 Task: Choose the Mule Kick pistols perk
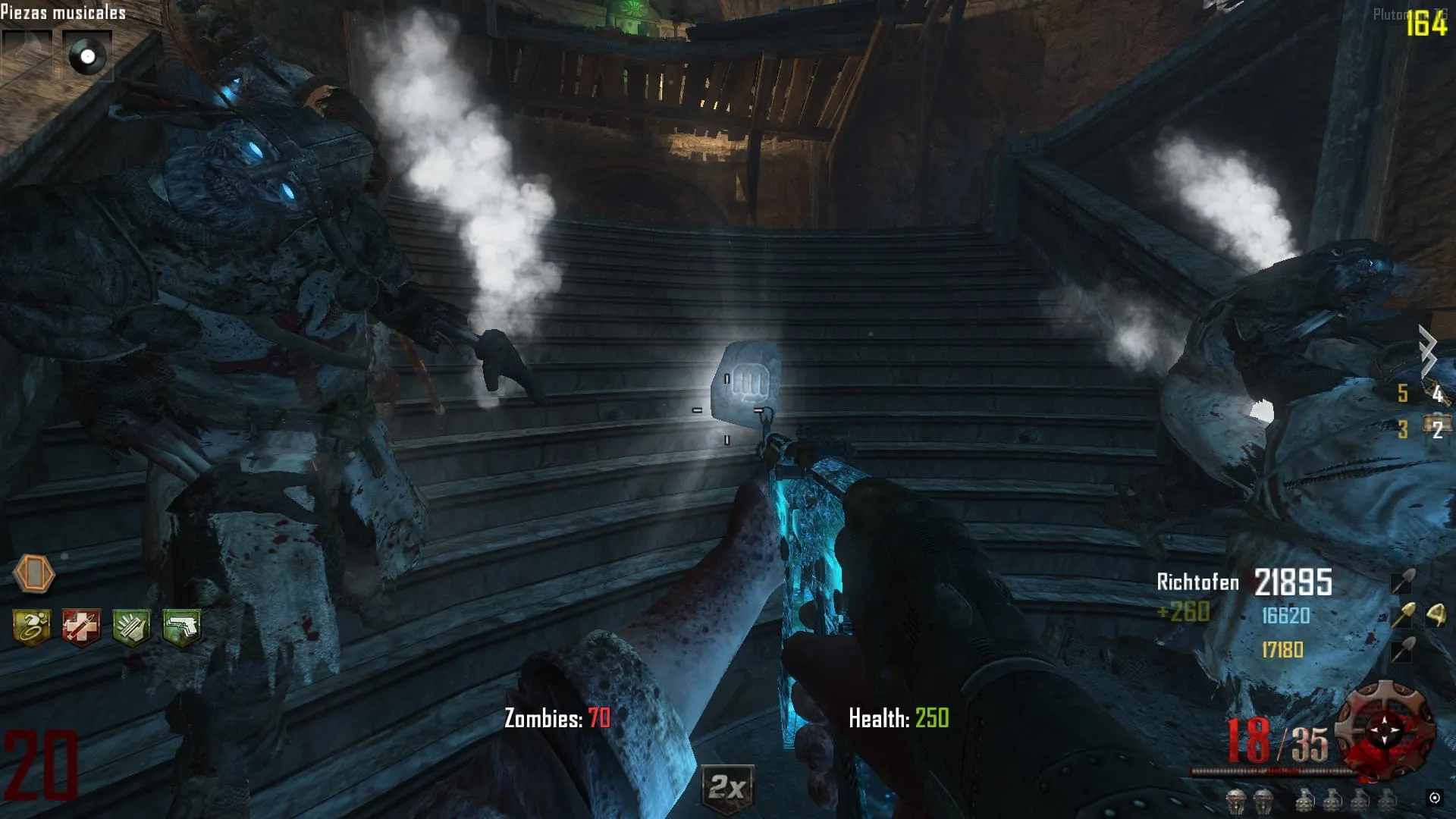tap(181, 627)
